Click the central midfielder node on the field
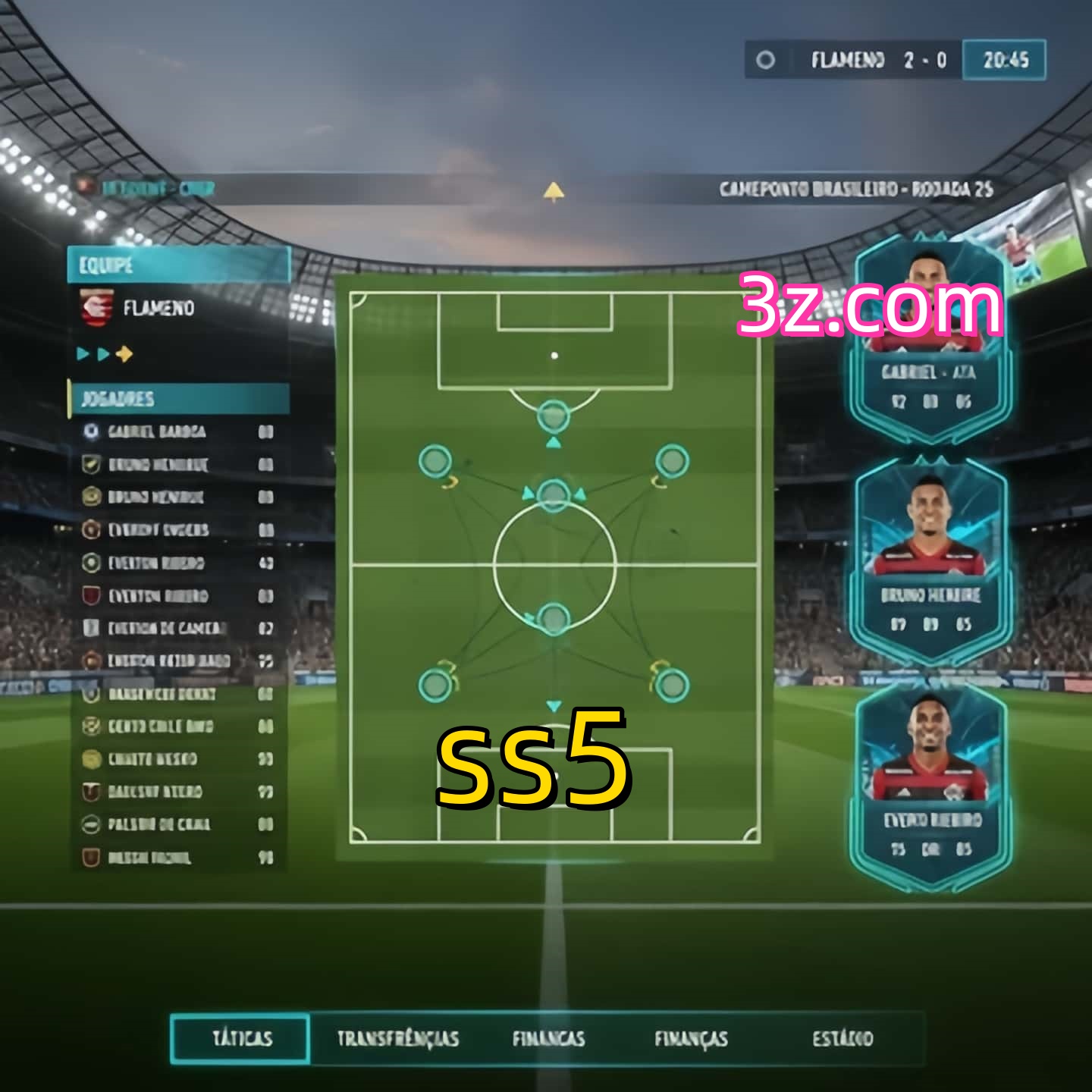This screenshot has width=1092, height=1092. 553,494
